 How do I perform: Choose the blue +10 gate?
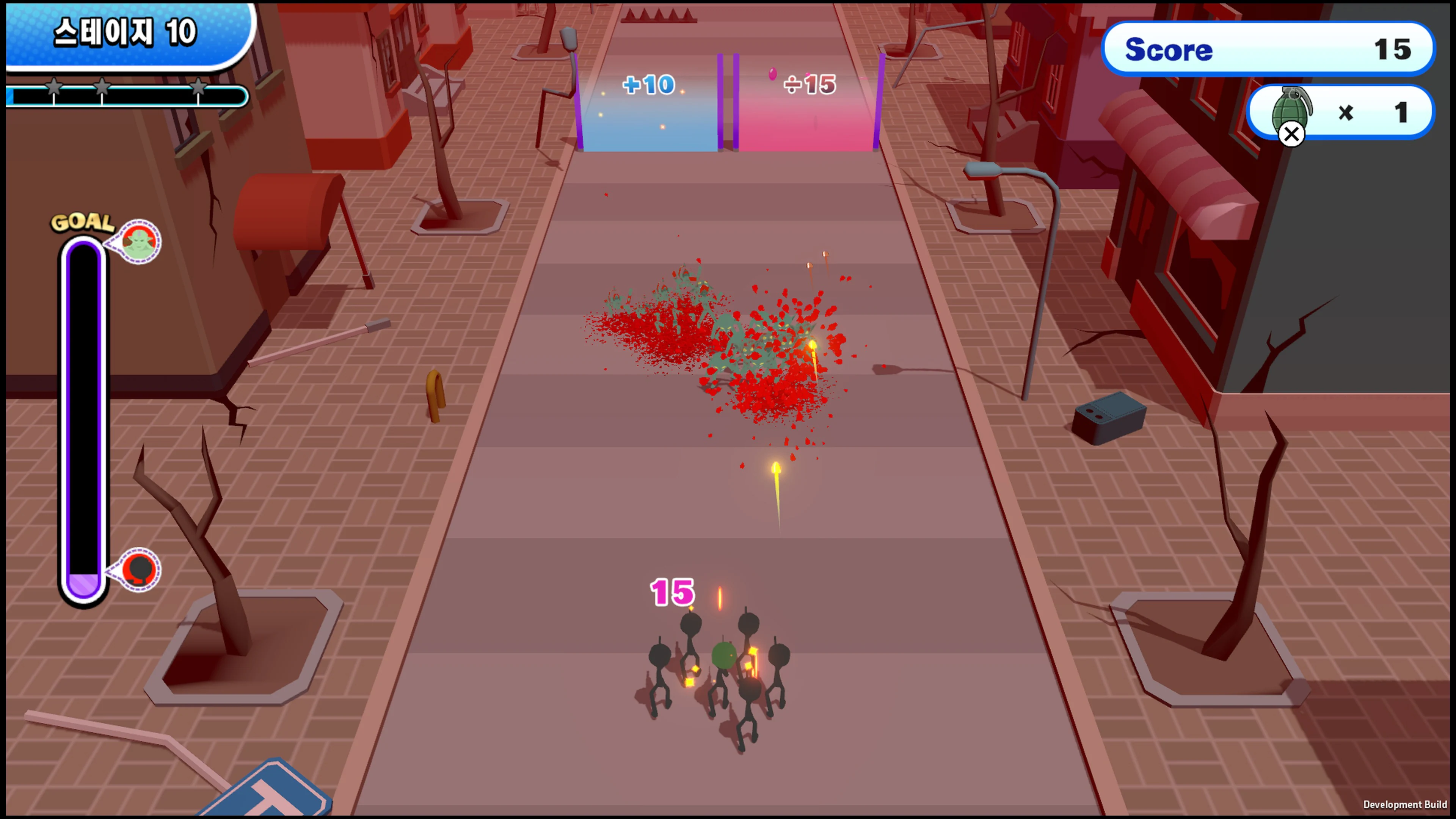[x=649, y=102]
